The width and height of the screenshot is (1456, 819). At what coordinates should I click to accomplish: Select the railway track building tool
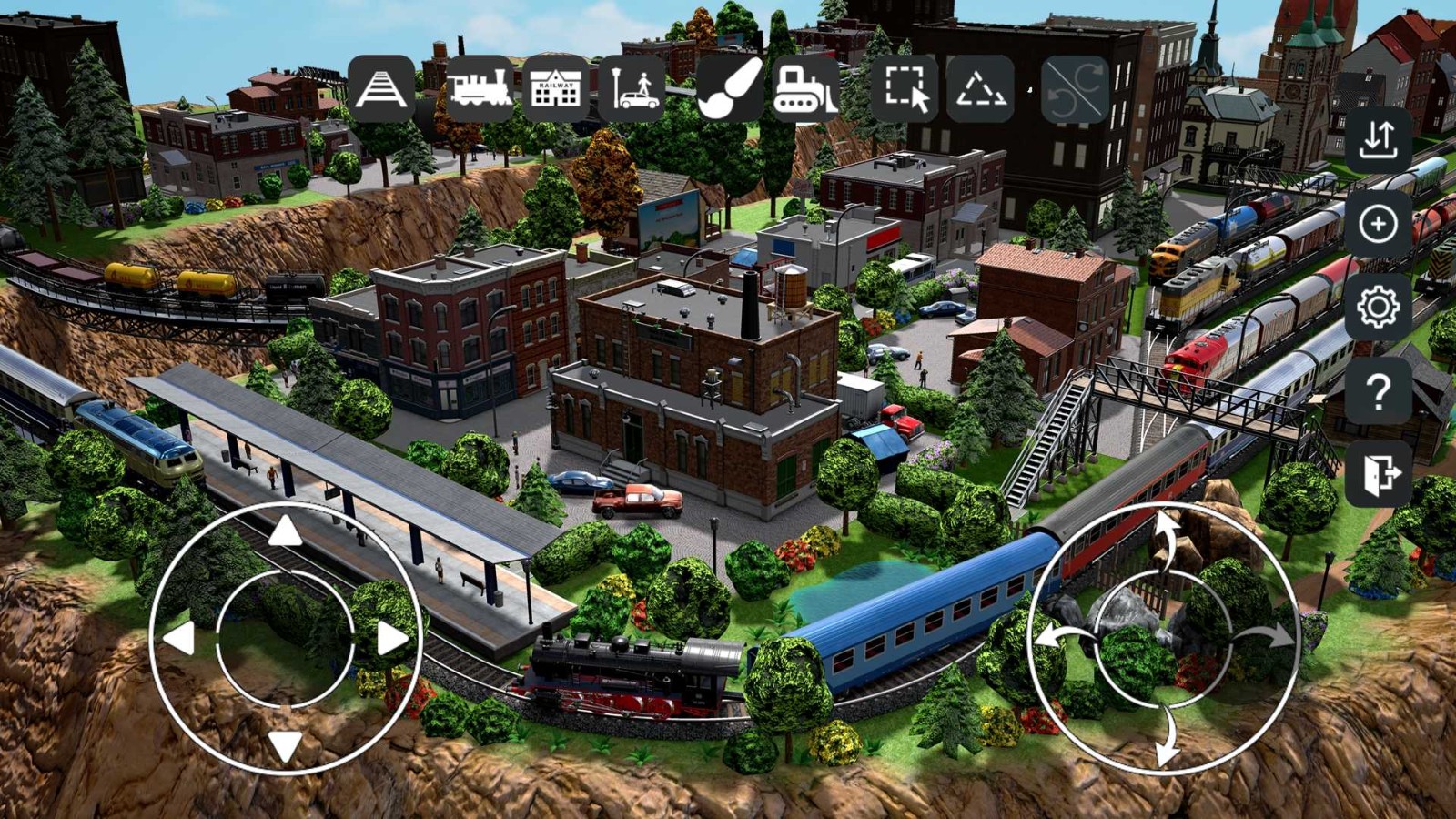coord(383,90)
